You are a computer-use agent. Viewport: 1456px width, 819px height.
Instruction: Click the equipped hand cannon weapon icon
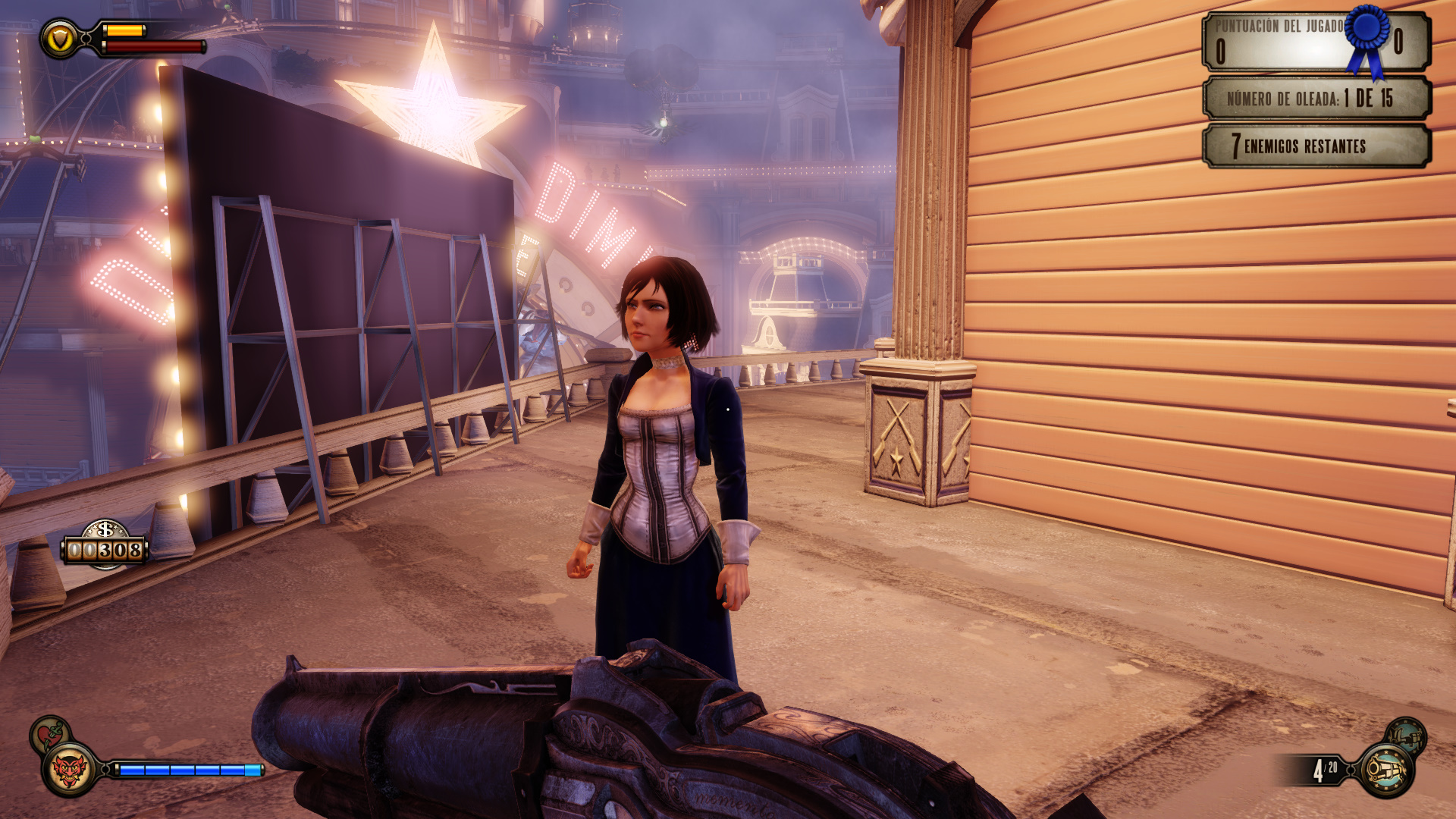(x=1386, y=770)
